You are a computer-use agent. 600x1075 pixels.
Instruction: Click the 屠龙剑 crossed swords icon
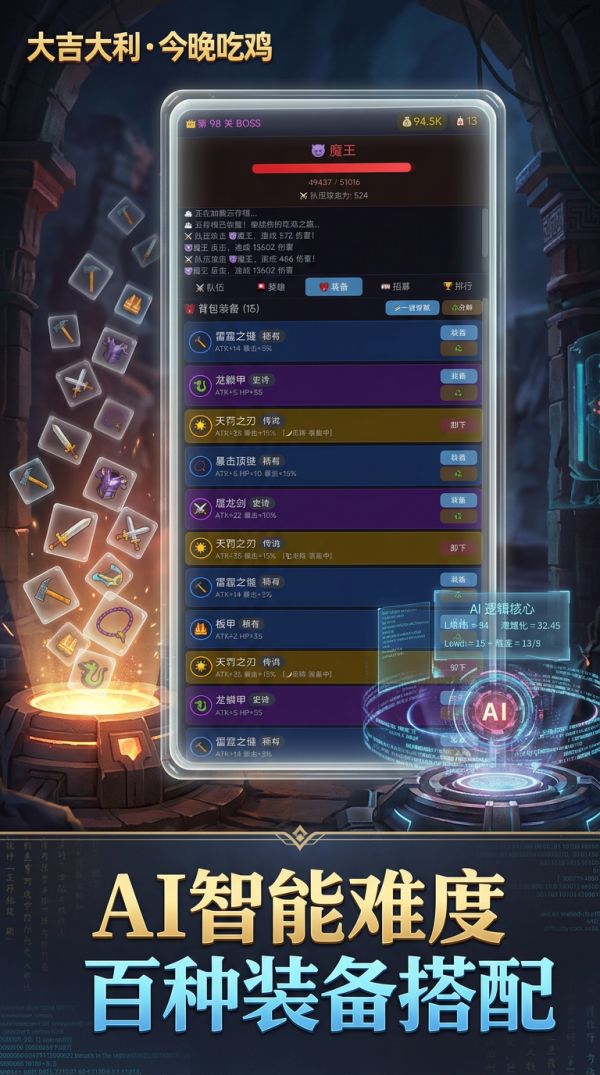[198, 508]
